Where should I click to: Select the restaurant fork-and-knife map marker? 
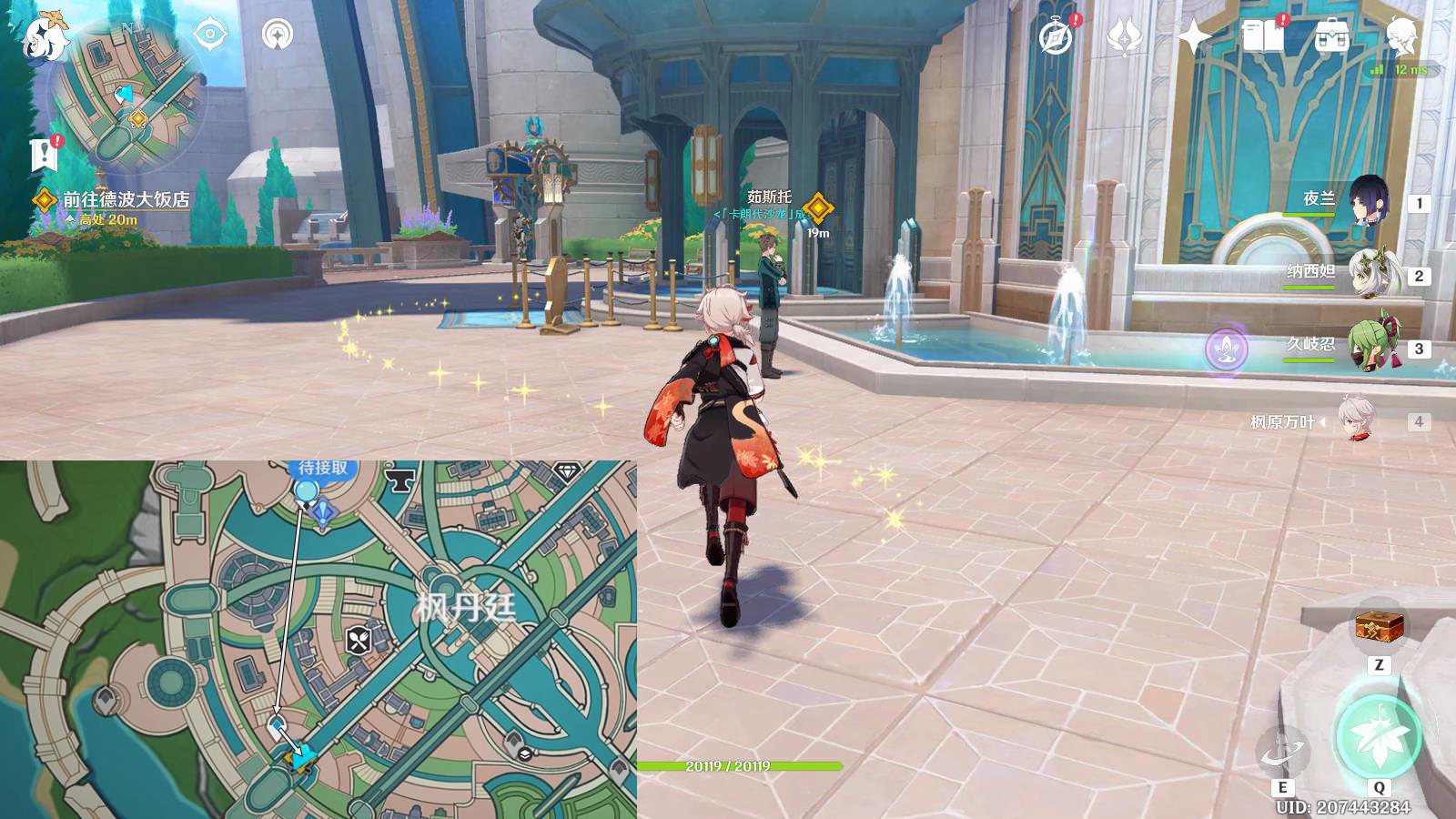coord(359,640)
